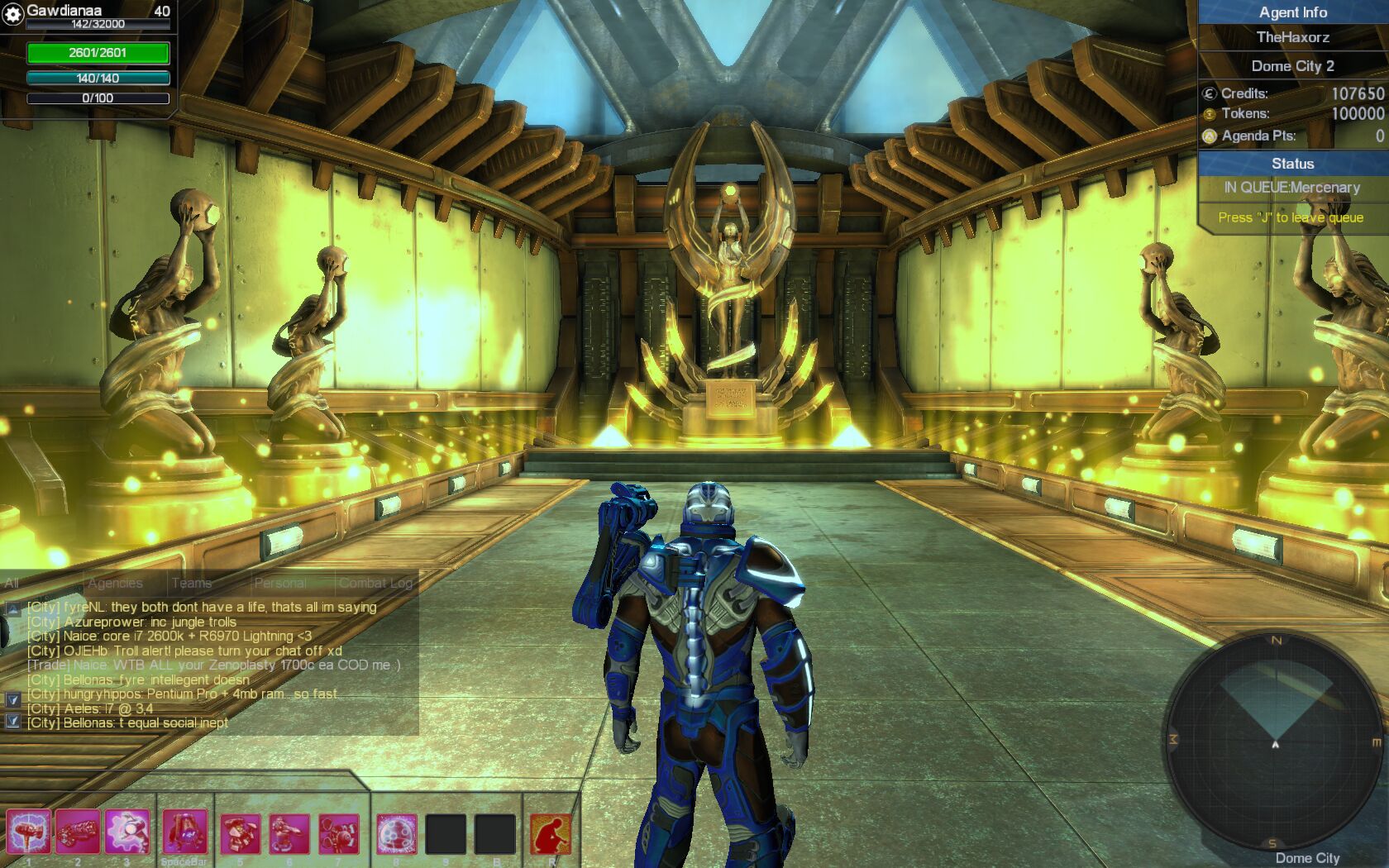Viewport: 1389px width, 868px height.
Task: Jump to chat bottom with the underlined arrow
Action: click(x=12, y=721)
